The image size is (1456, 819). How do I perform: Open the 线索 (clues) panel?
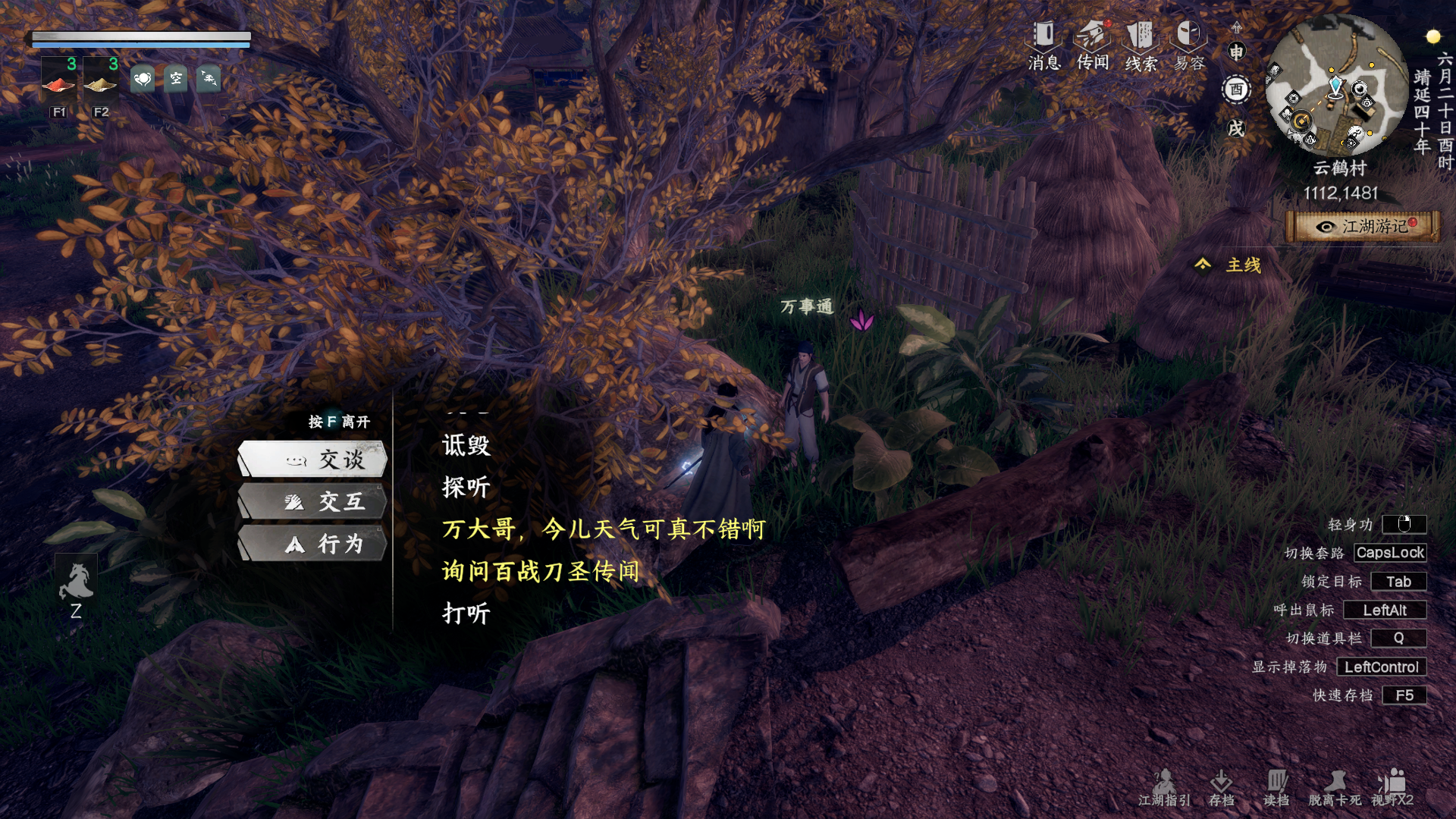1141,36
